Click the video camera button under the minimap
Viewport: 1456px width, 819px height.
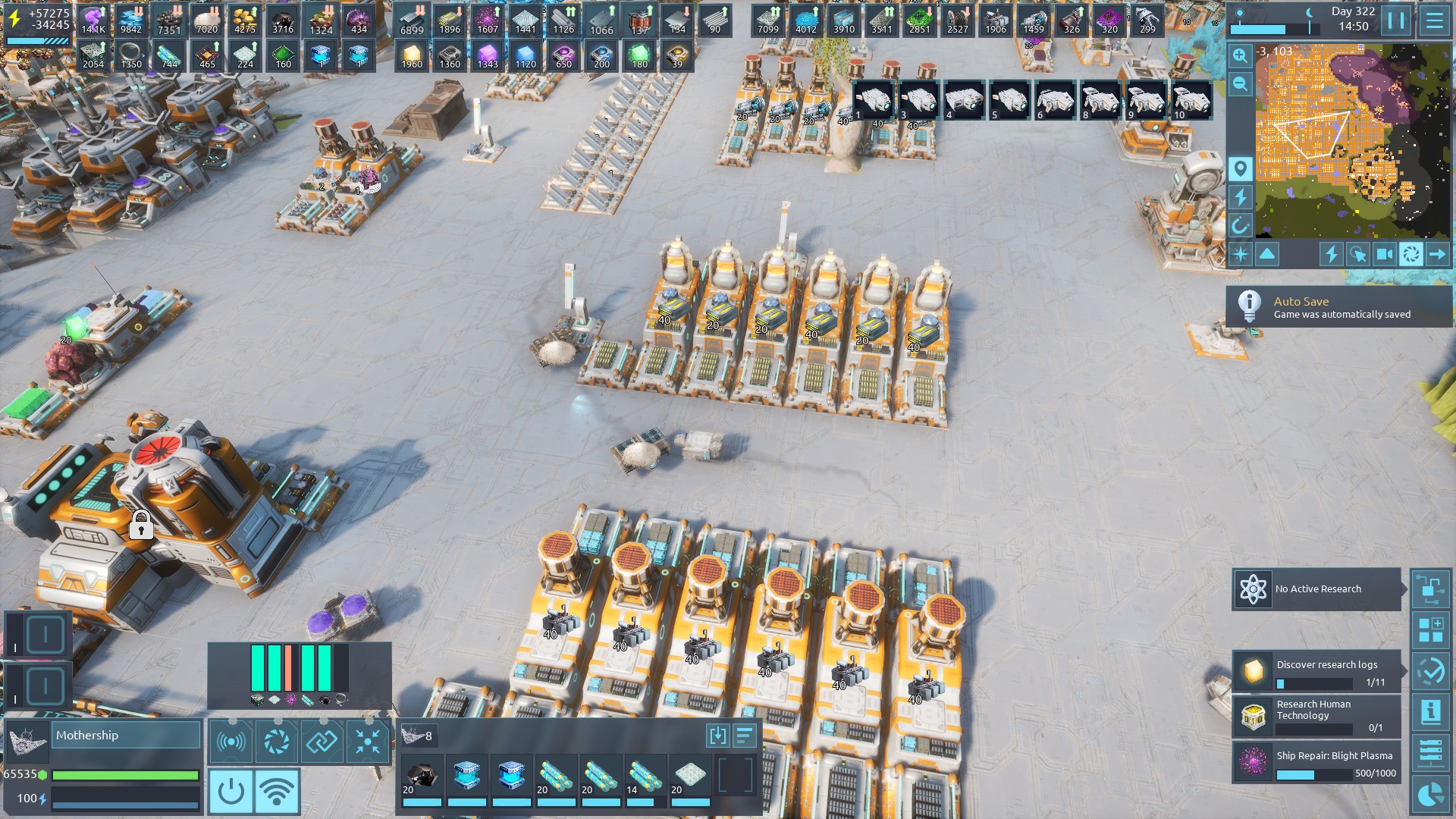(x=1384, y=254)
